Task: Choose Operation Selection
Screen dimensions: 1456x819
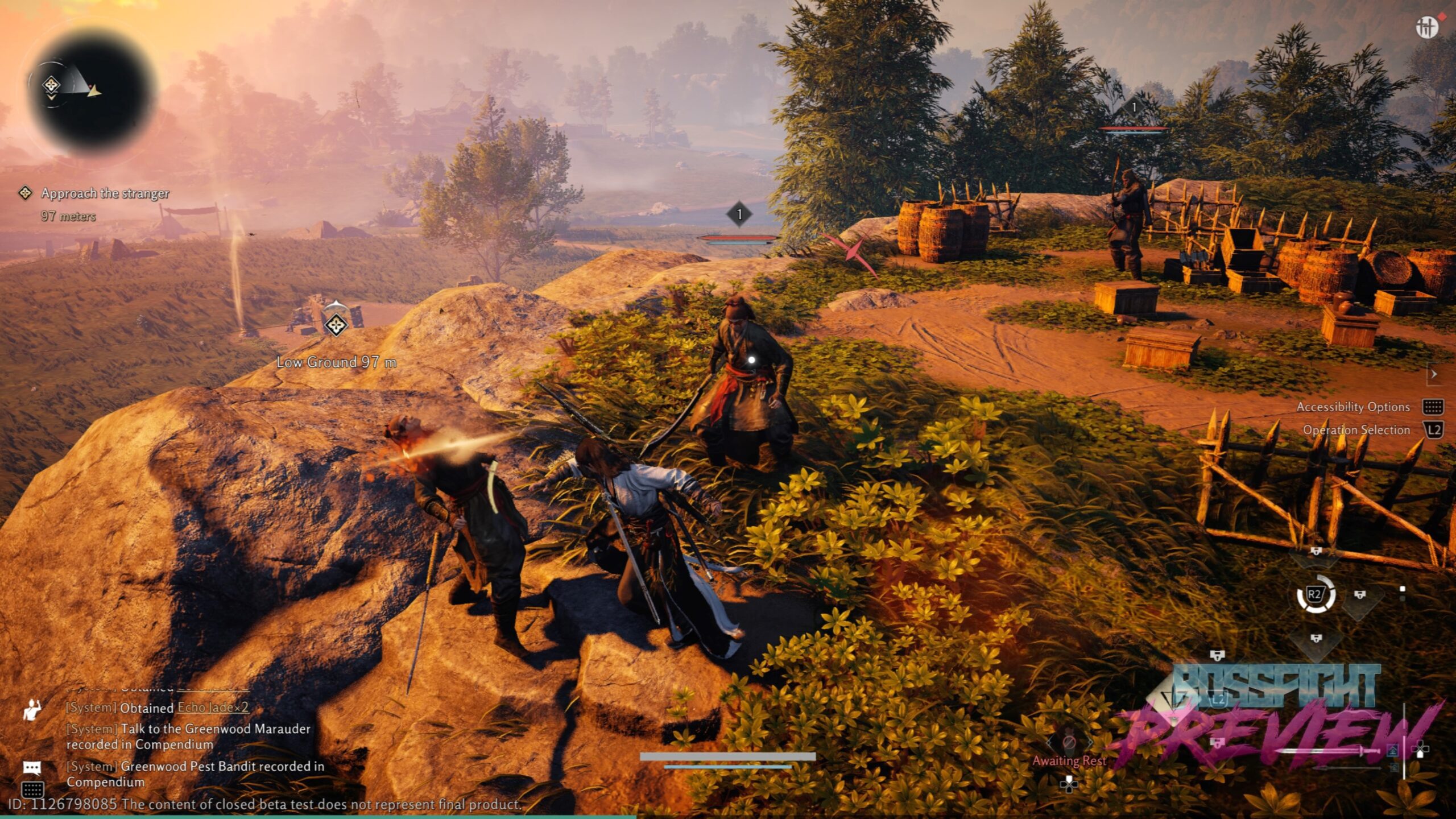Action: [x=1356, y=430]
